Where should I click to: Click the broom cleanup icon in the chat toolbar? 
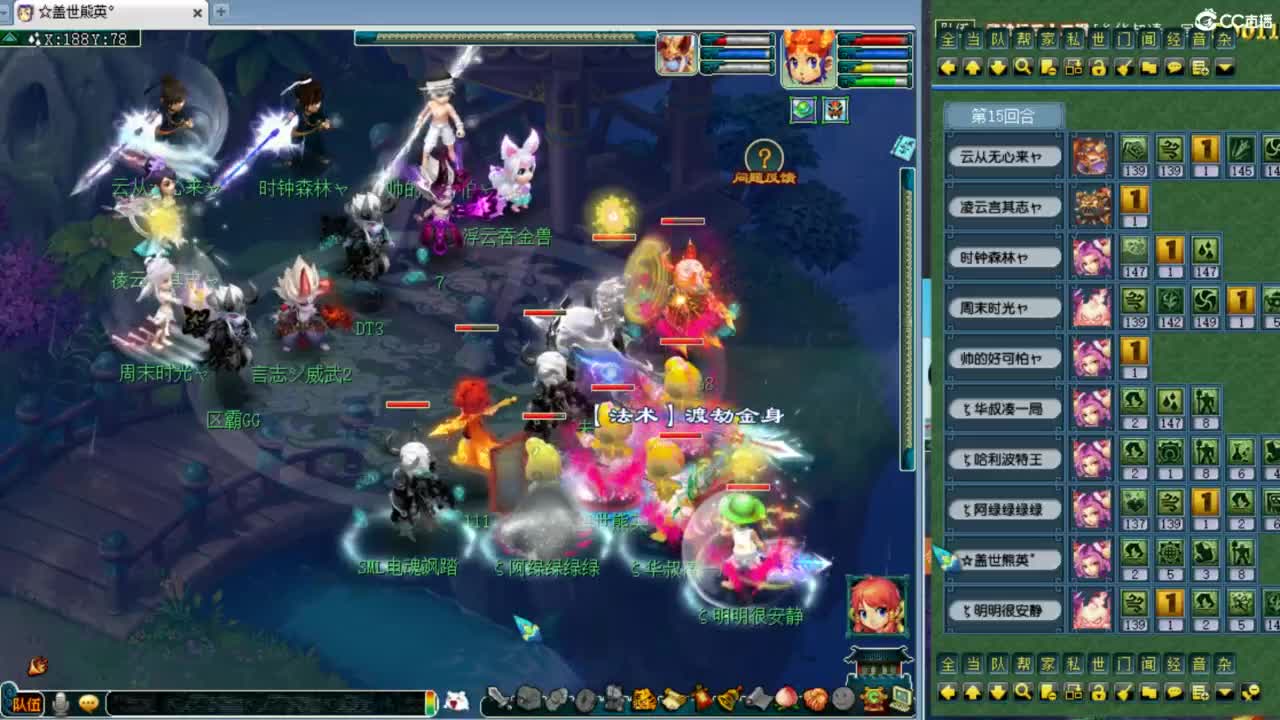coord(1123,68)
